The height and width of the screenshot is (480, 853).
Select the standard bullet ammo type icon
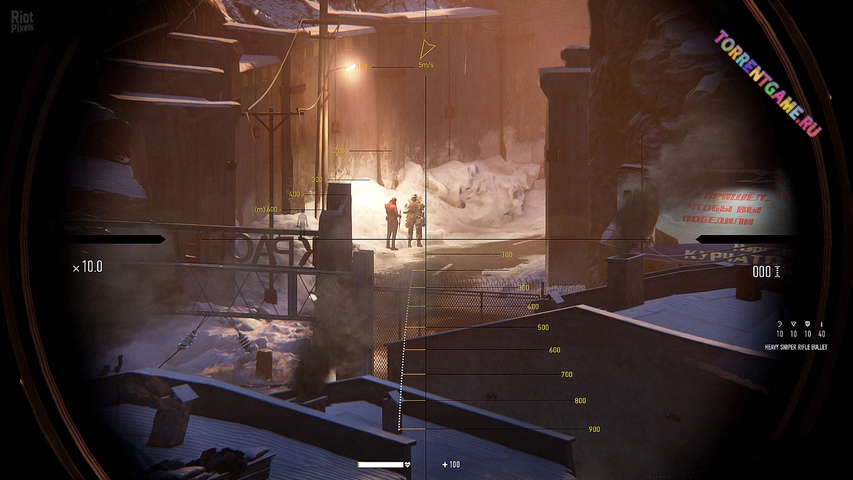tap(821, 325)
